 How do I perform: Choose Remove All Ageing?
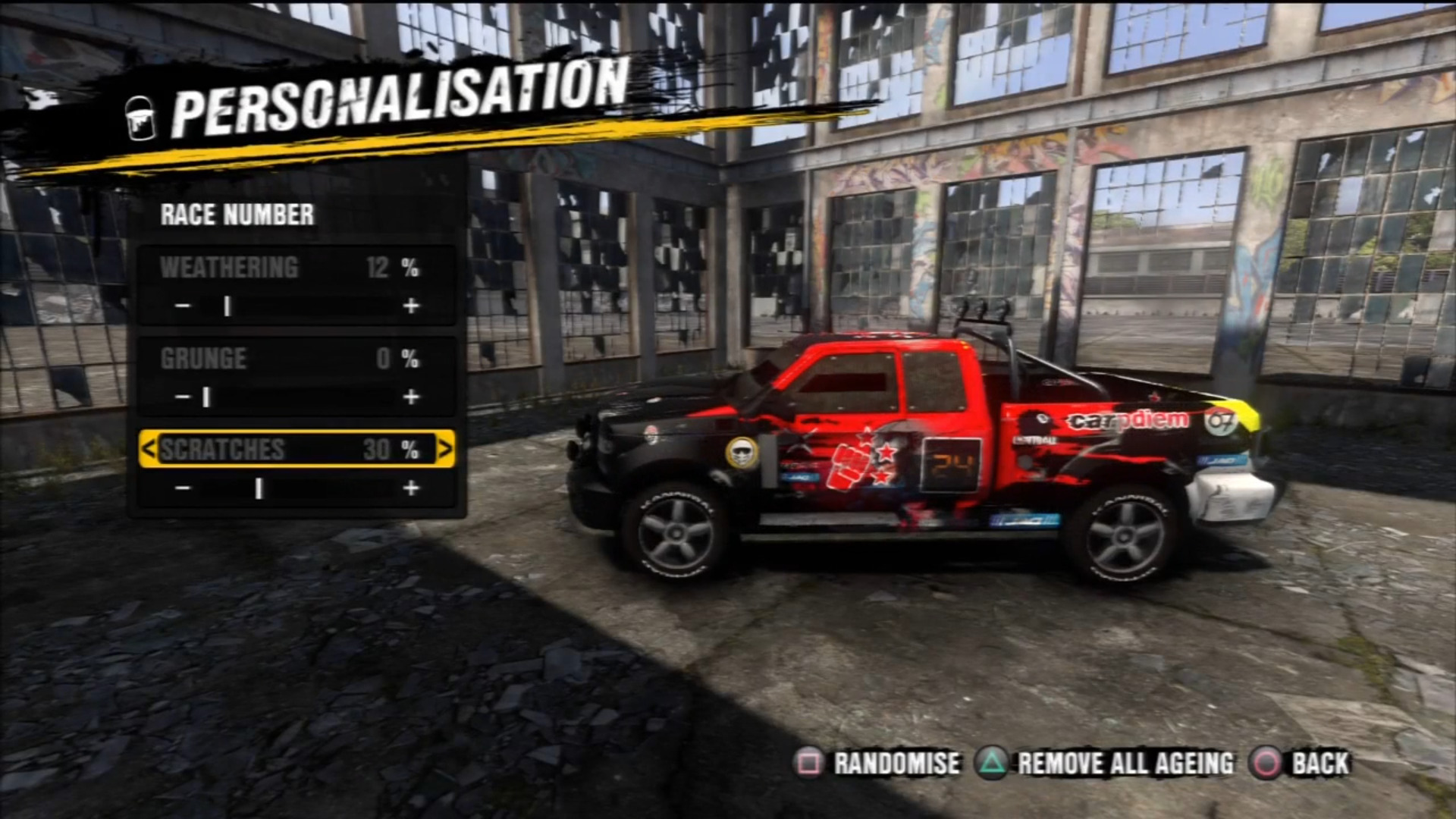click(x=1125, y=764)
